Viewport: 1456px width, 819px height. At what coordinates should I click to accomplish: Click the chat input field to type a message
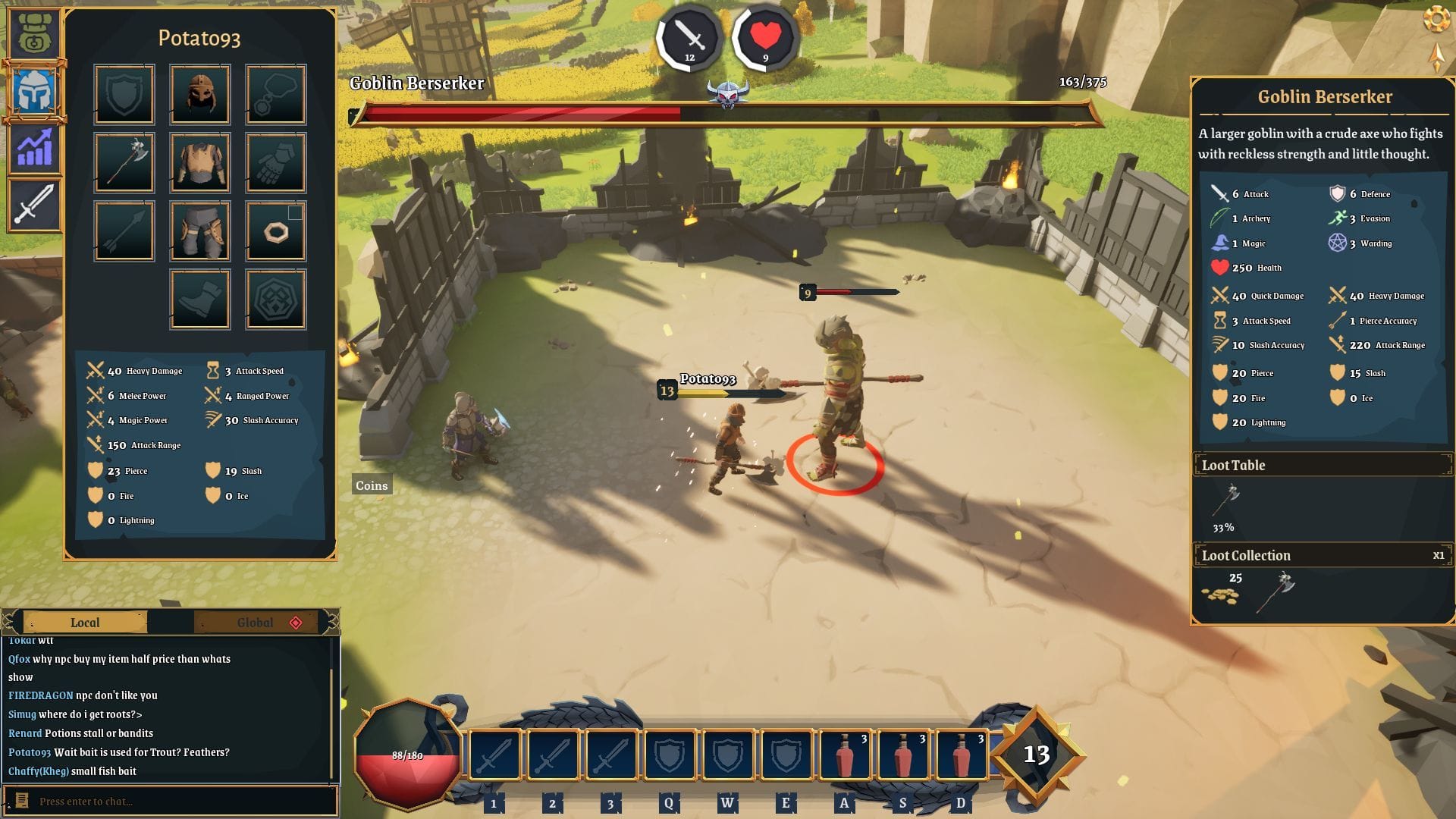174,801
